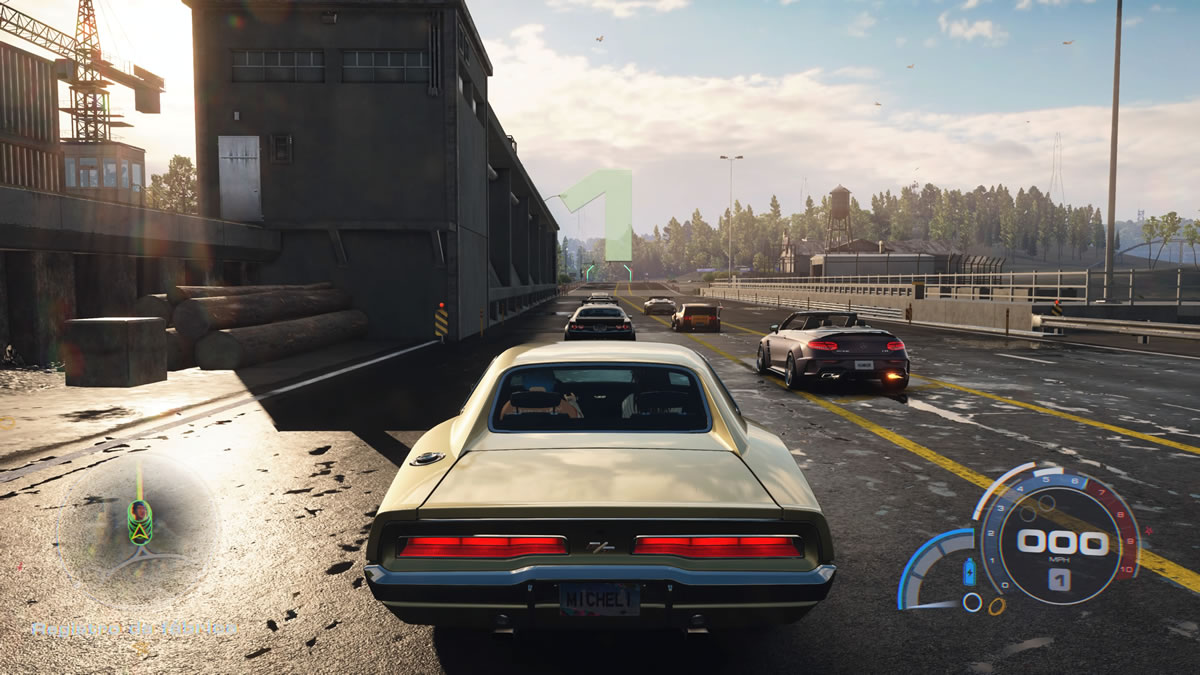Click the nitrous bottle icon
This screenshot has height=675, width=1200.
(x=968, y=573)
